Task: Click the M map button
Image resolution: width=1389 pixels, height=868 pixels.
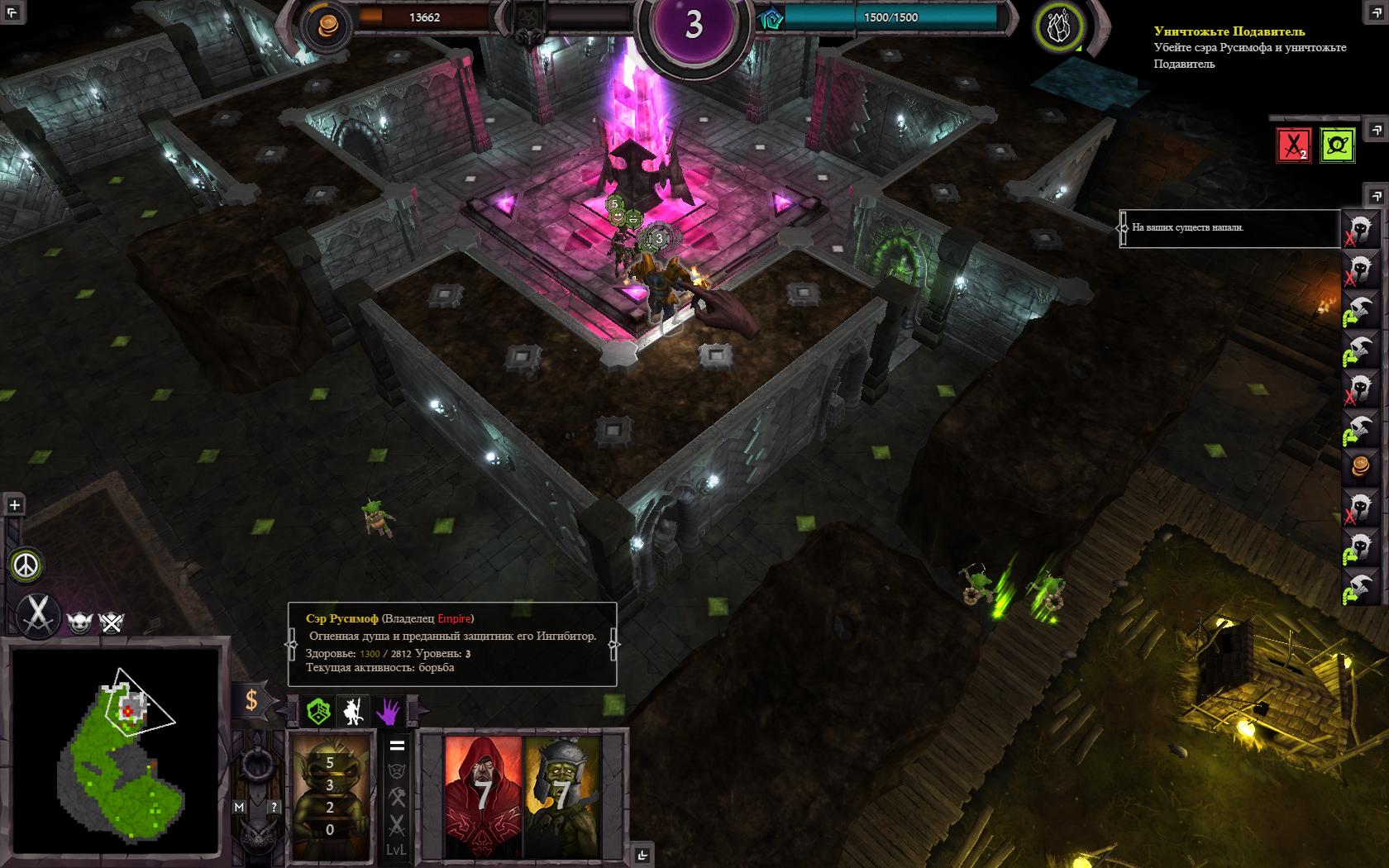Action: 239,807
